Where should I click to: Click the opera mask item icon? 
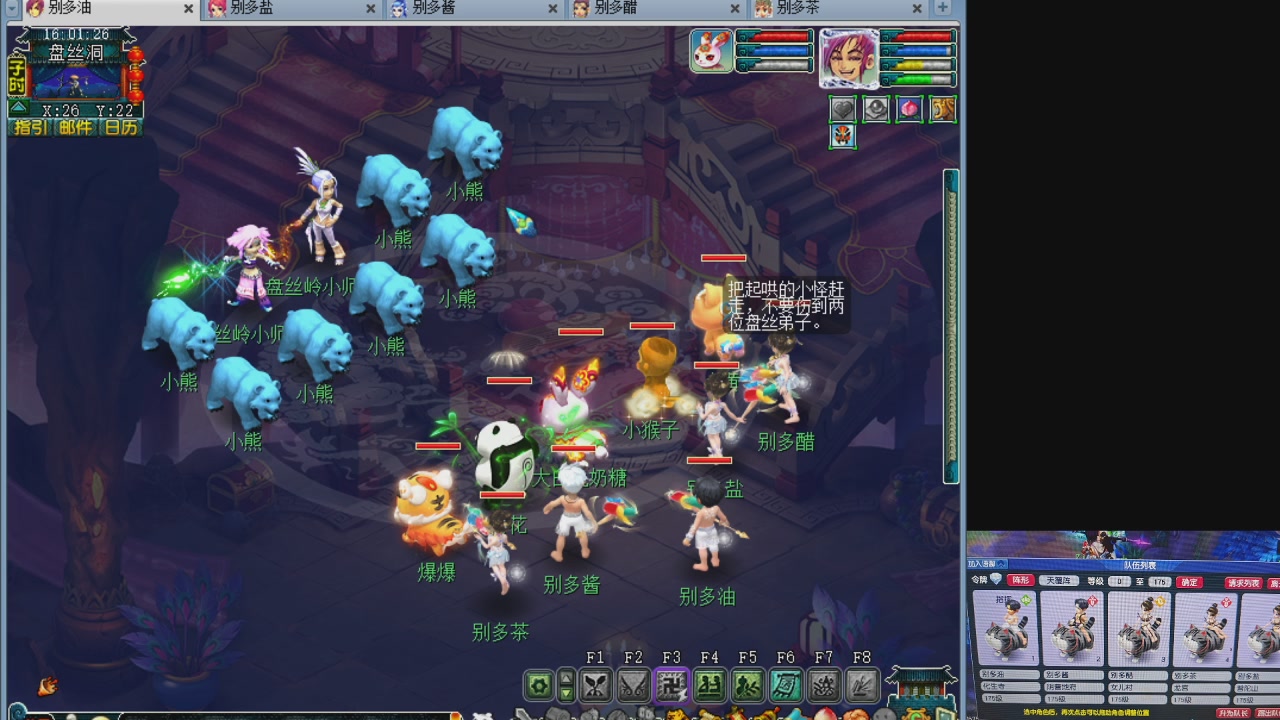coord(843,135)
